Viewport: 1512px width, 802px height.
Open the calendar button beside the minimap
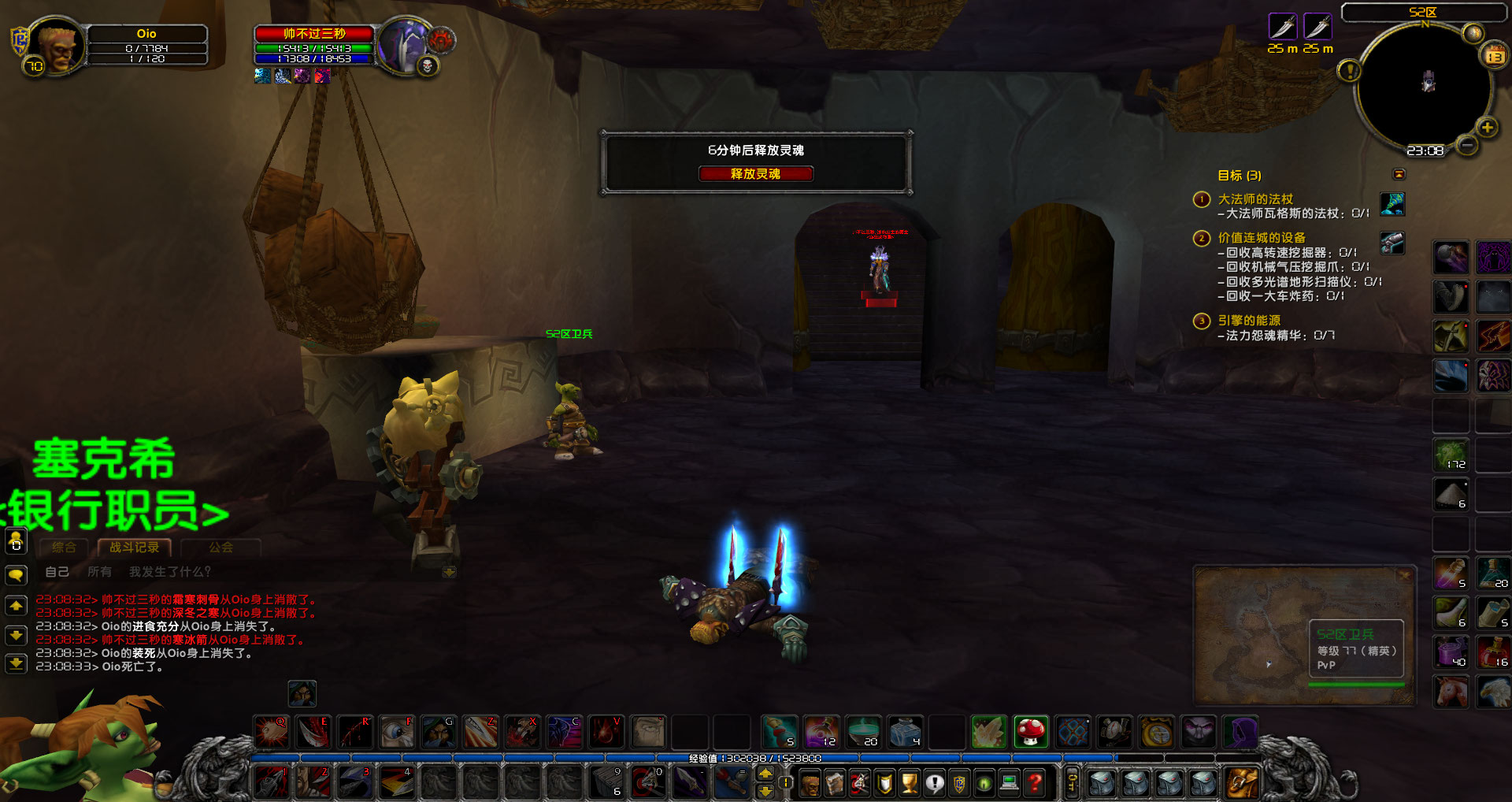click(x=1494, y=56)
